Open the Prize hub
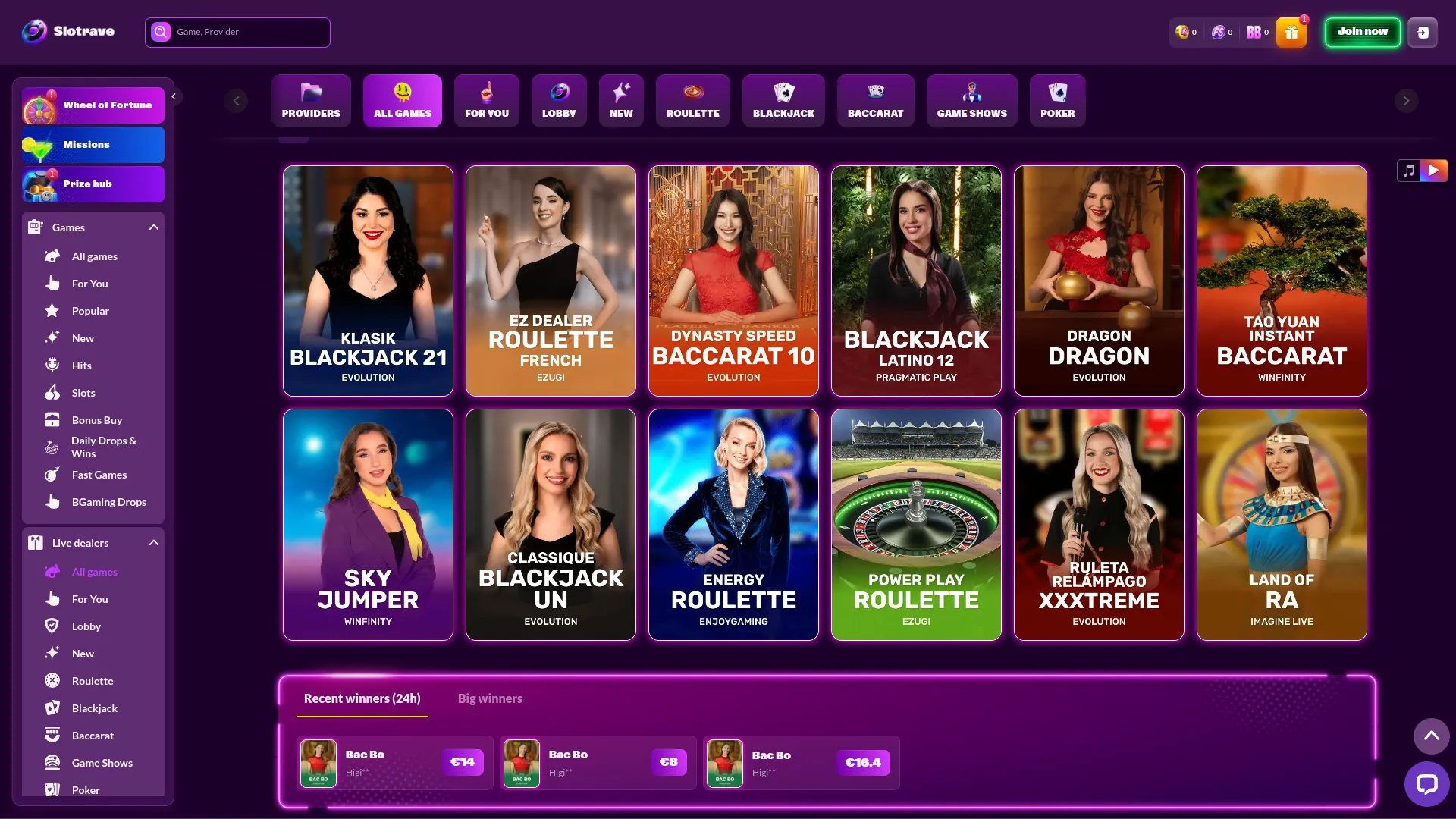 point(93,184)
